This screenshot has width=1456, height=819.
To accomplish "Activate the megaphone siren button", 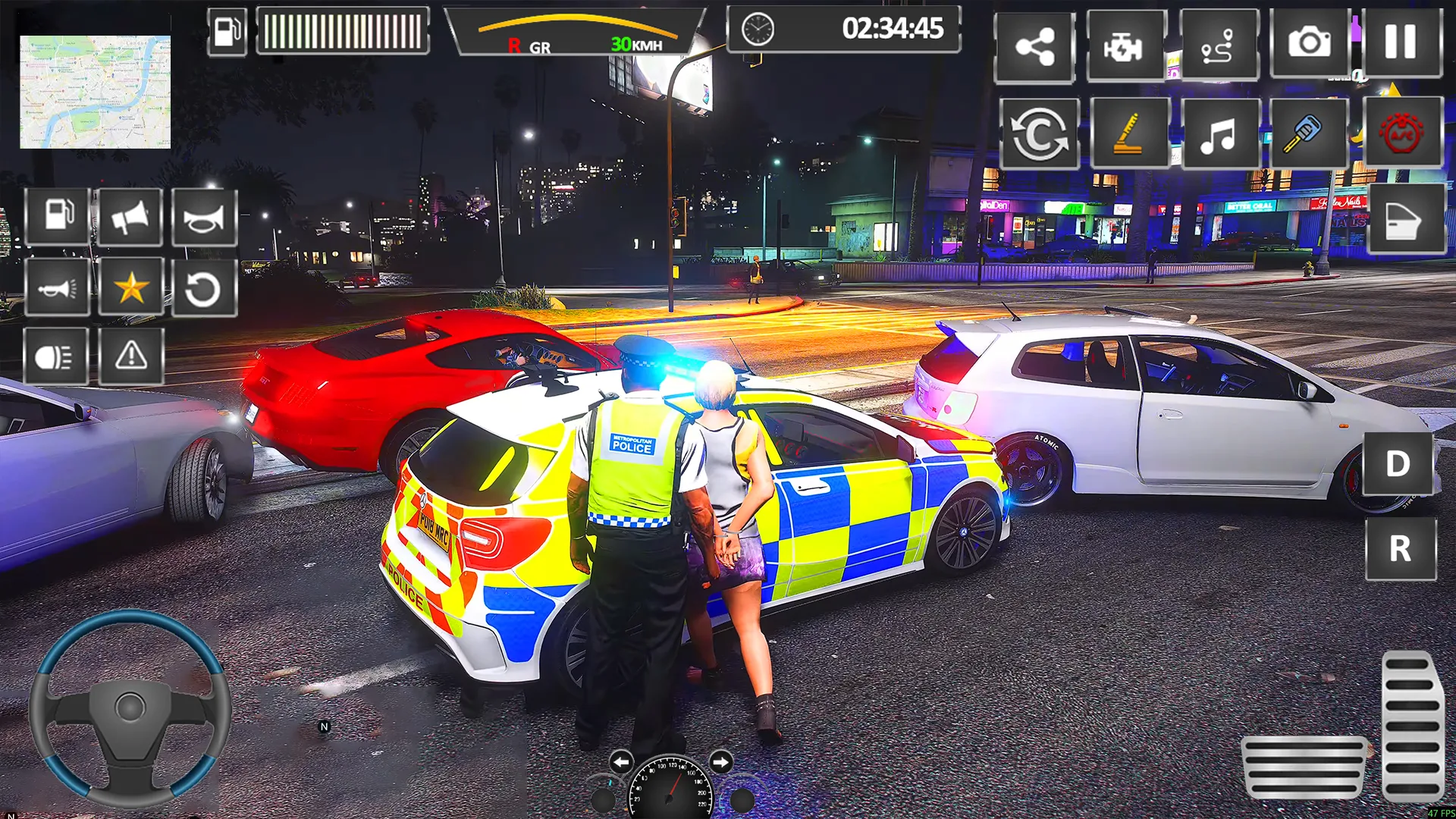I will (x=130, y=218).
